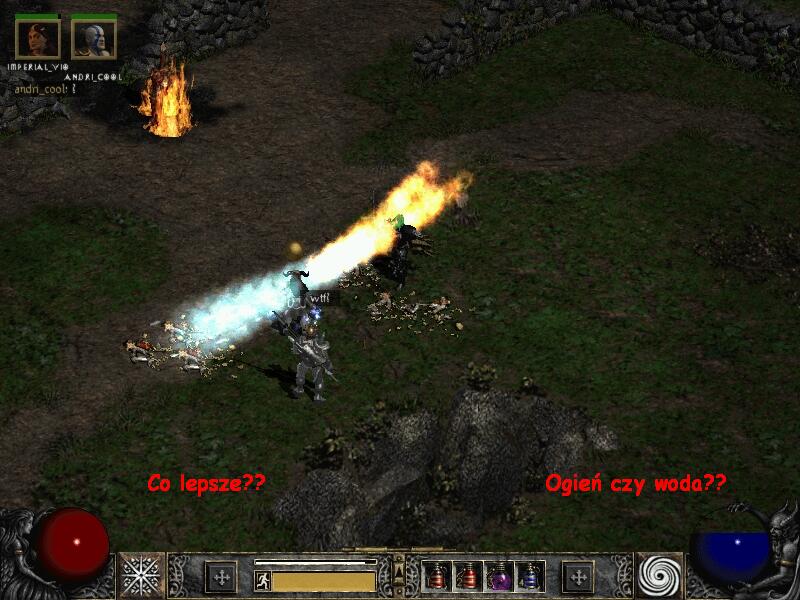Select Andri_Cool's party portrait
Screen dimensions: 800x600
coord(93,38)
